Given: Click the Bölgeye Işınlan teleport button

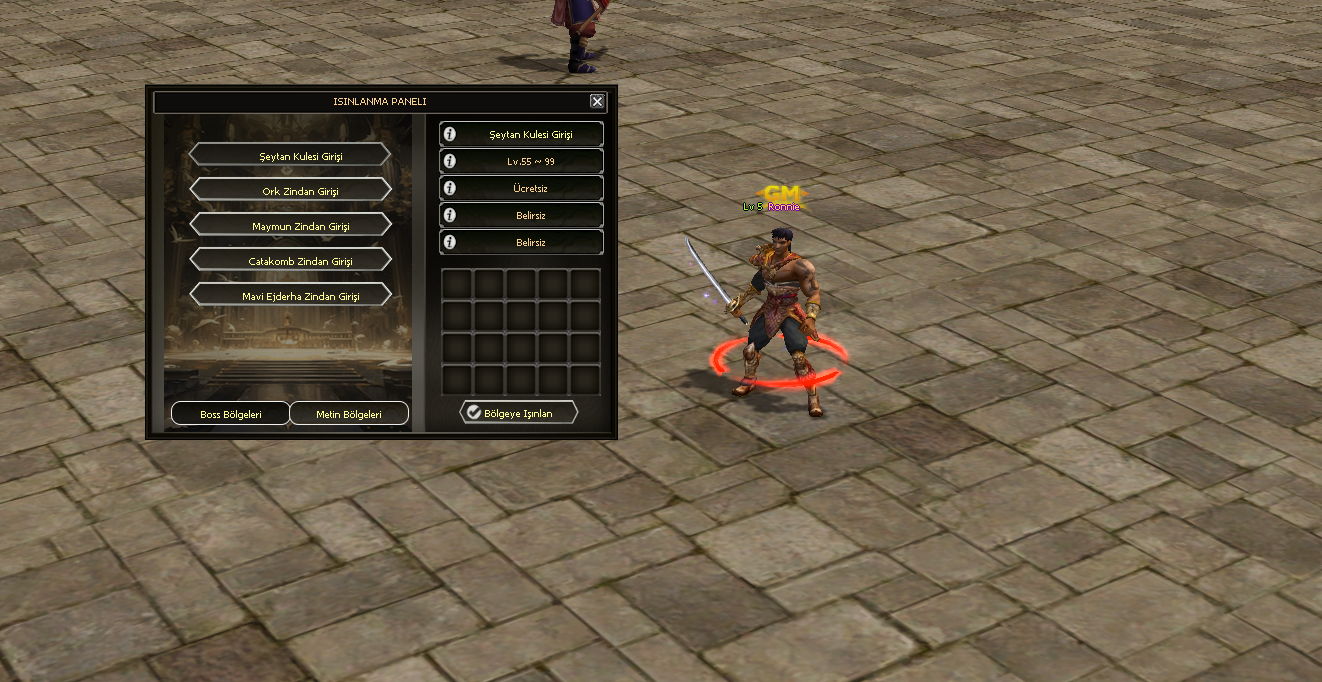Looking at the screenshot, I should tap(518, 412).
